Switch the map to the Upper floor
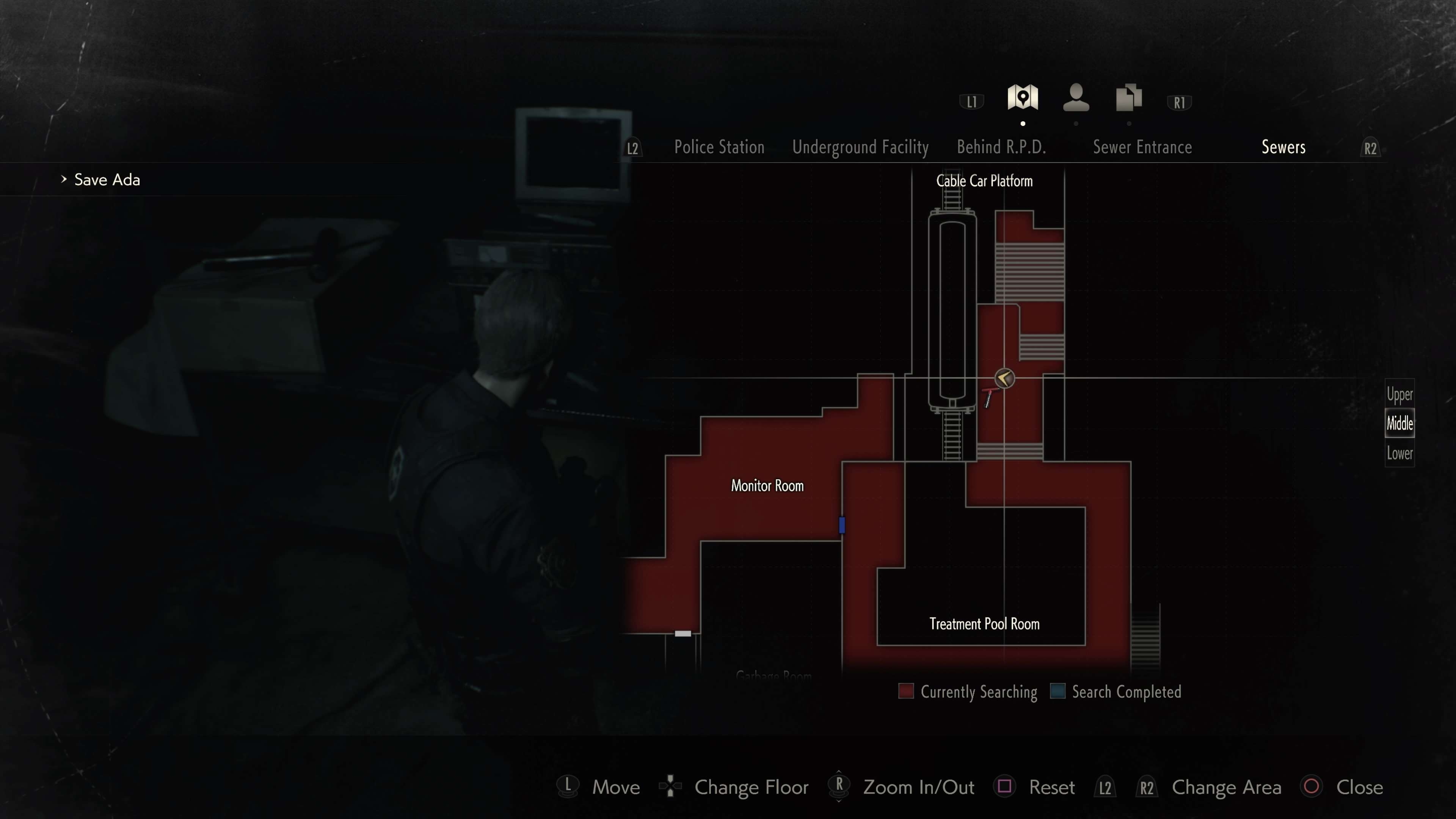Viewport: 1456px width, 819px height. (x=1400, y=394)
